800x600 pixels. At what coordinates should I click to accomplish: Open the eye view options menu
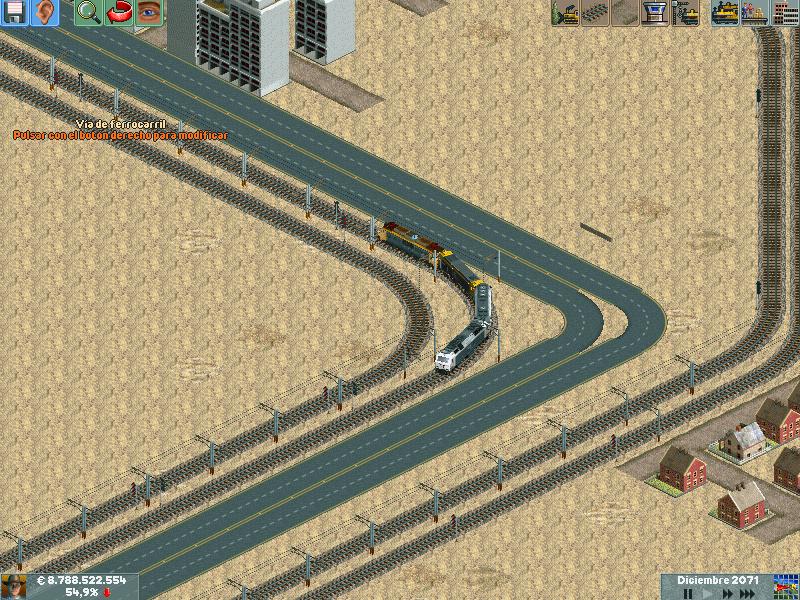pyautogui.click(x=148, y=12)
